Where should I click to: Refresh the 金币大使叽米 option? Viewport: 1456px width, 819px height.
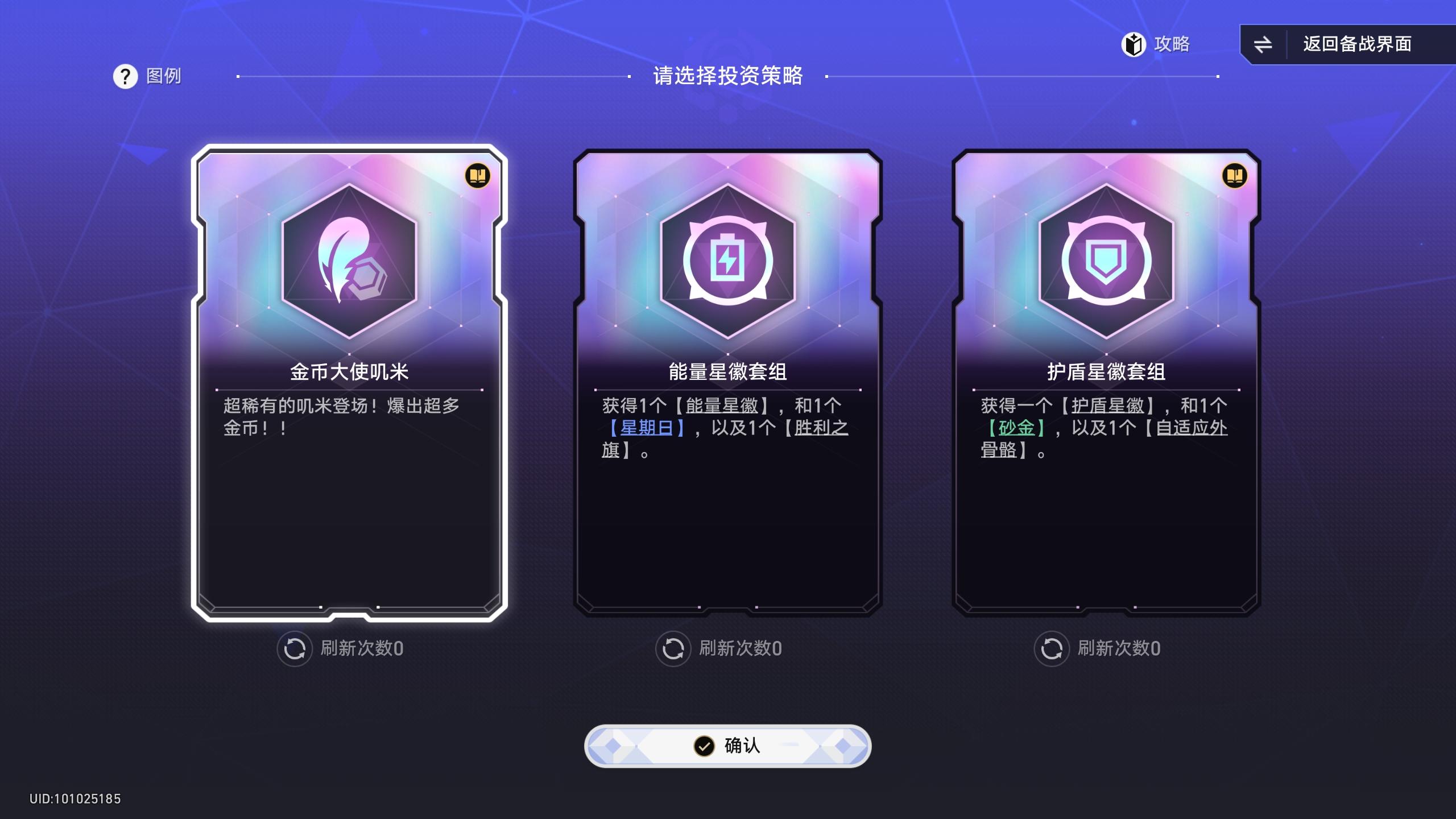294,649
